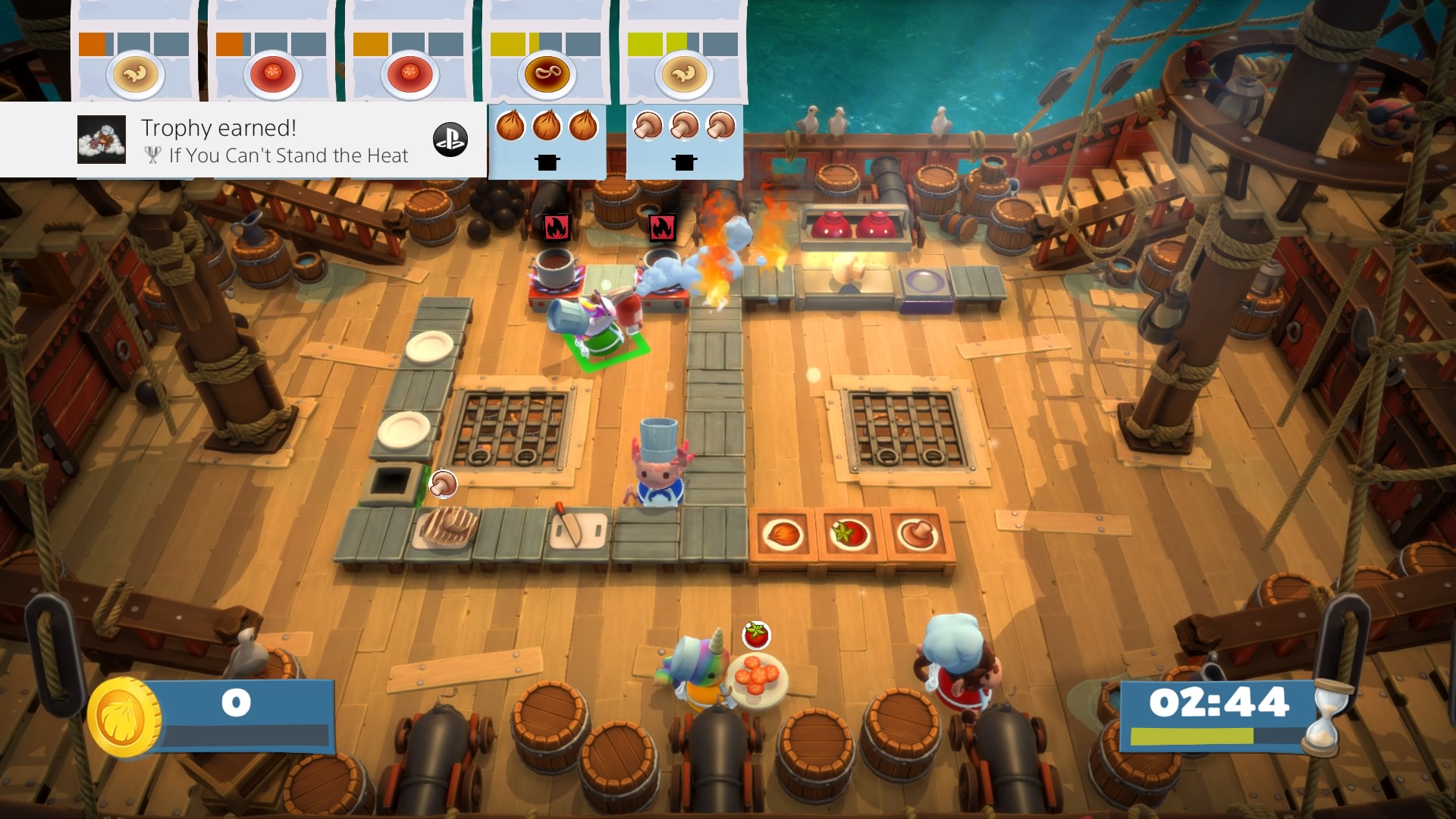Screen dimensions: 1456x819
Task: Click the right fire alert above the stove
Action: click(x=662, y=226)
